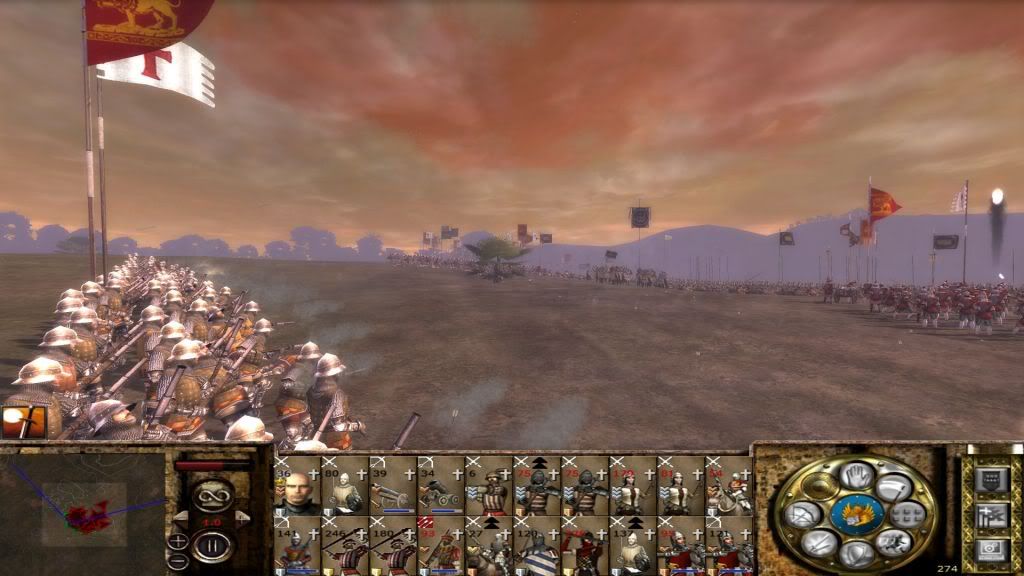Increase game speed with right arrow

coord(240,517)
